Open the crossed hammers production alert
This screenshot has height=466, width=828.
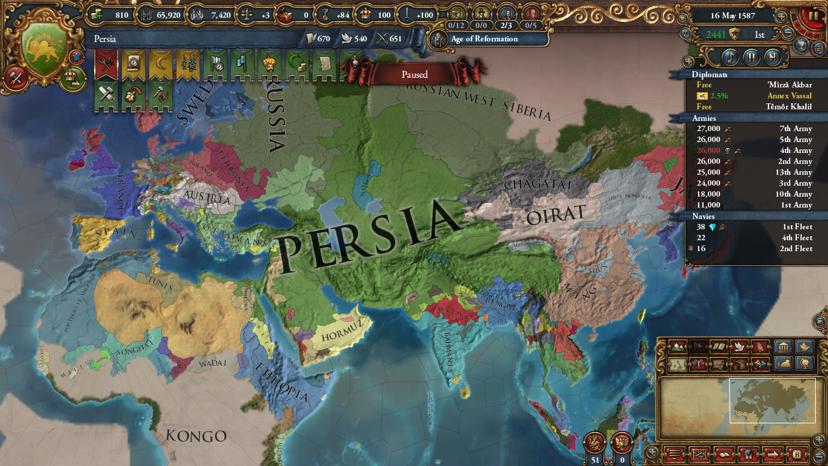point(107,95)
